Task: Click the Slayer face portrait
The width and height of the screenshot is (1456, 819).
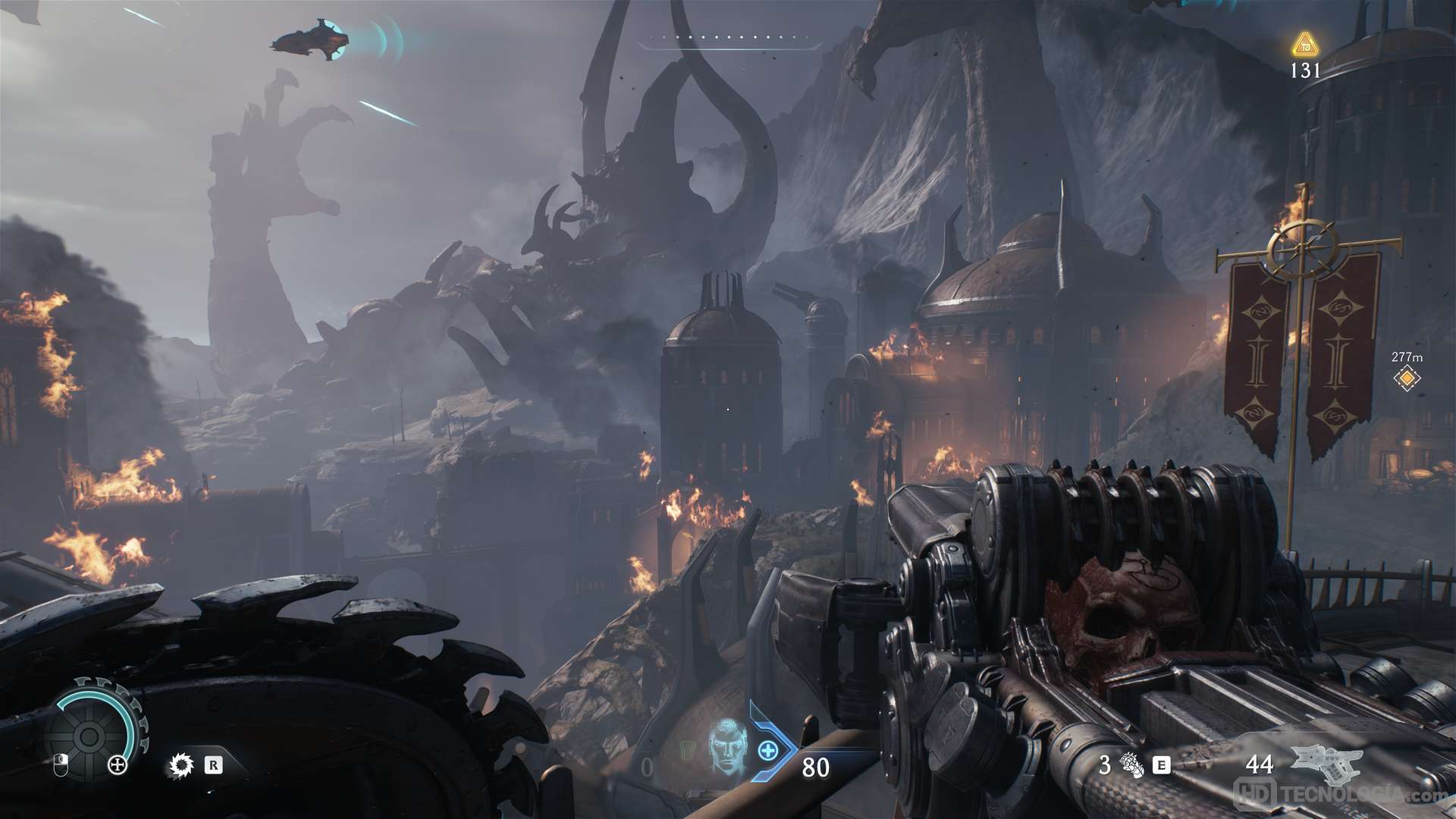Action: point(726,747)
